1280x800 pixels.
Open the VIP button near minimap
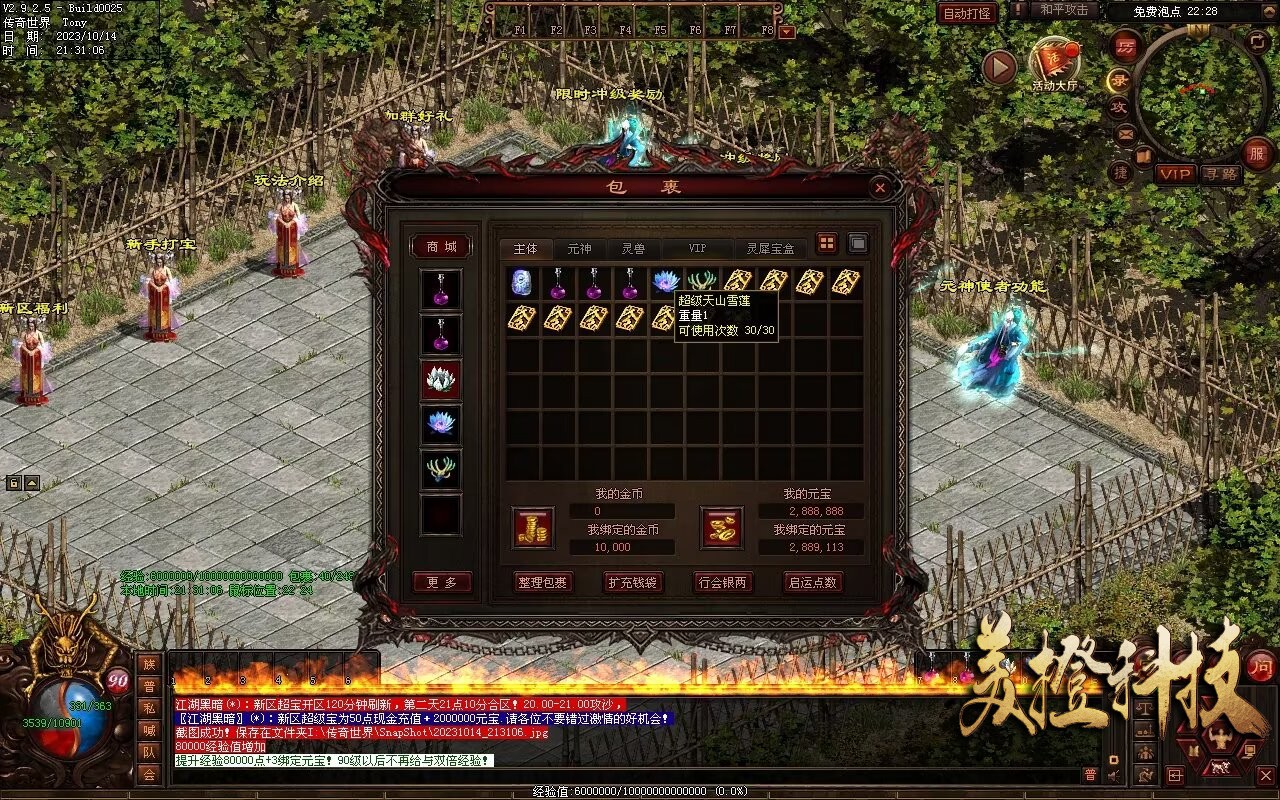(x=1175, y=174)
